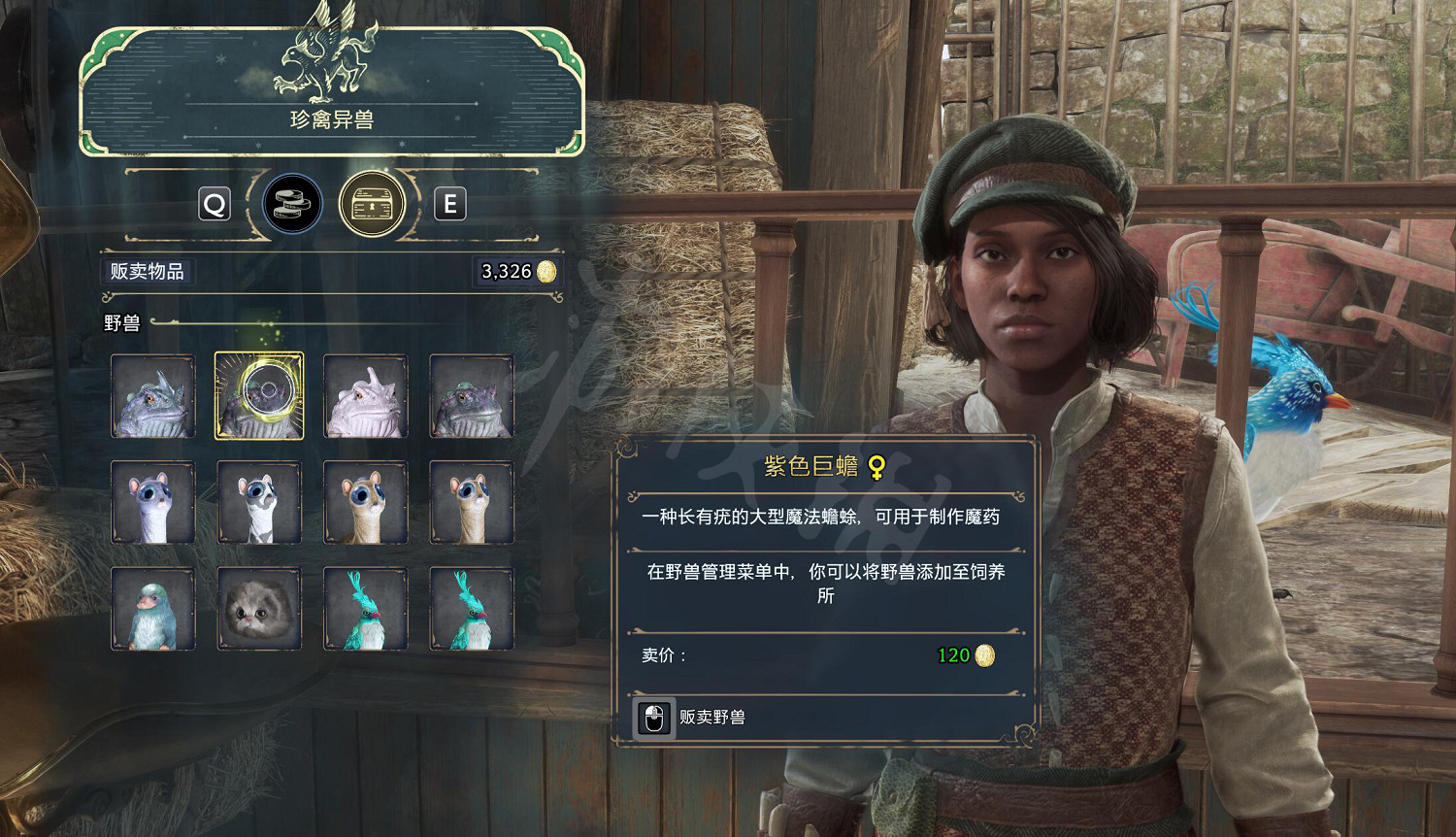The height and width of the screenshot is (837, 1456).
Task: Select the blue diricawl bird slot
Action: pos(153,609)
